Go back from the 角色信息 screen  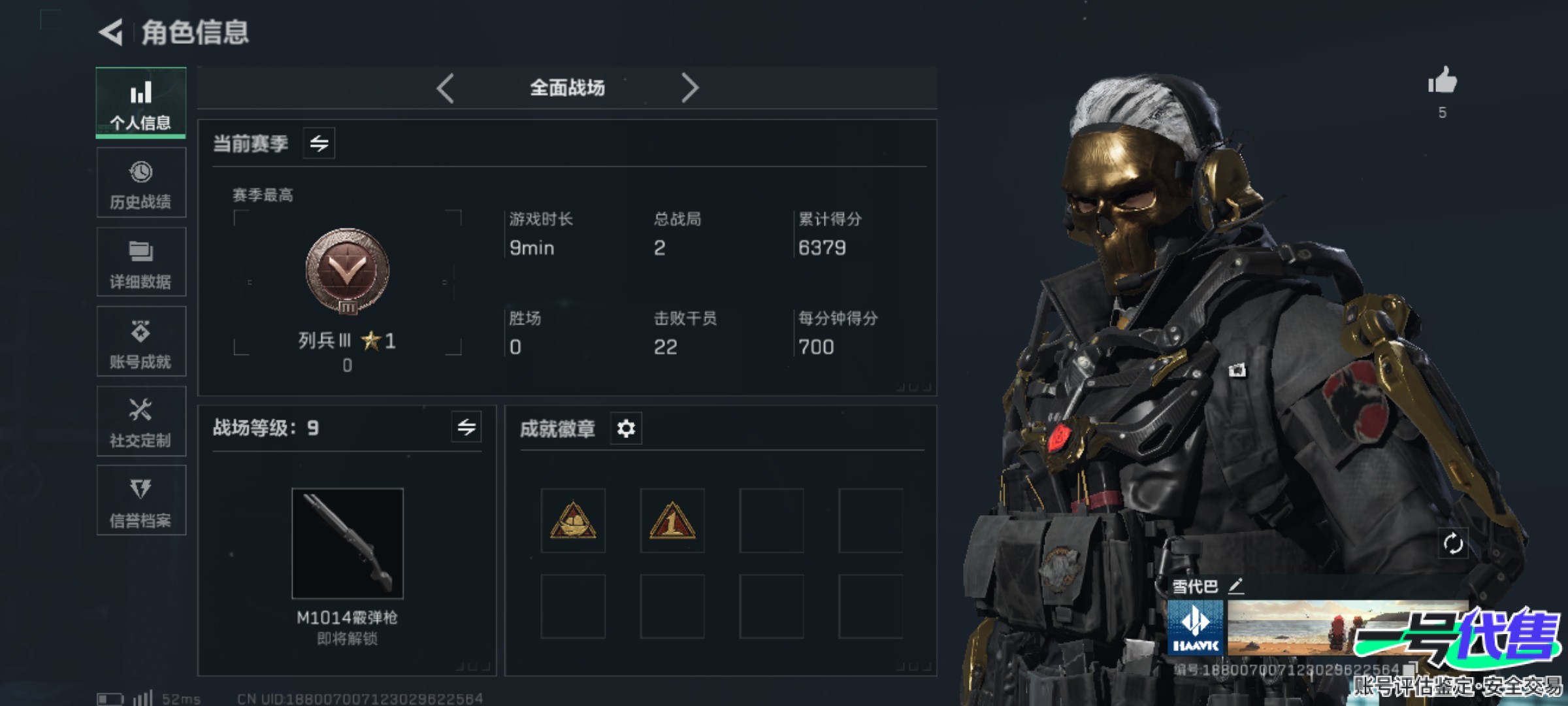click(x=112, y=32)
